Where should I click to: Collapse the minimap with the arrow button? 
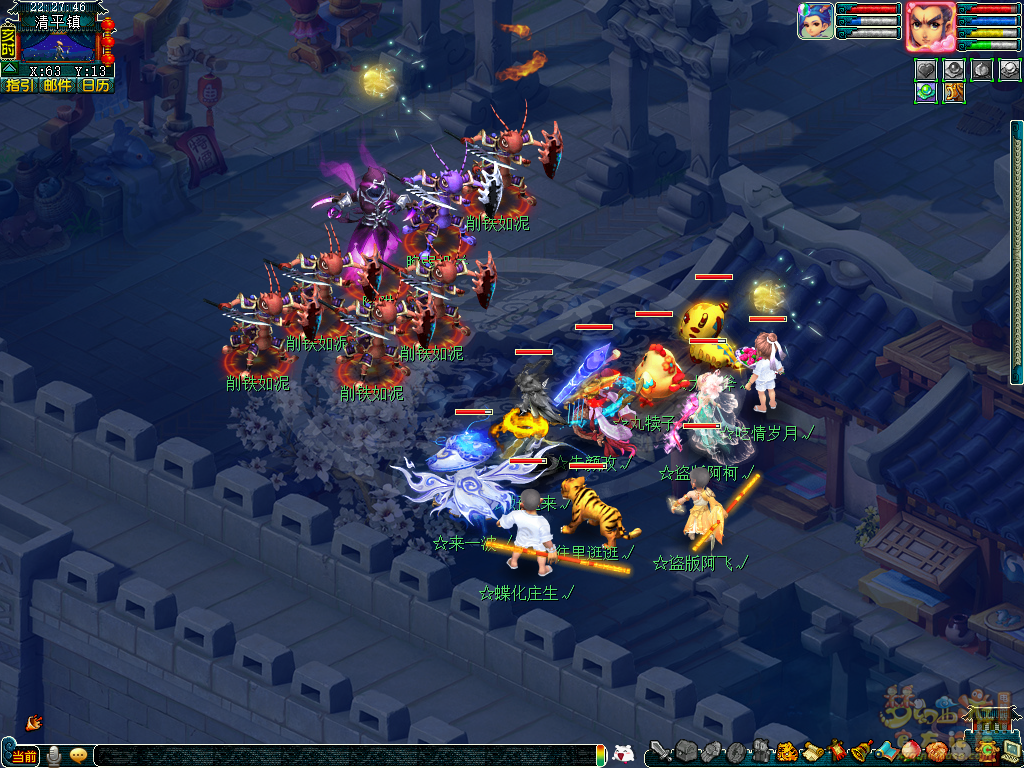(8, 69)
